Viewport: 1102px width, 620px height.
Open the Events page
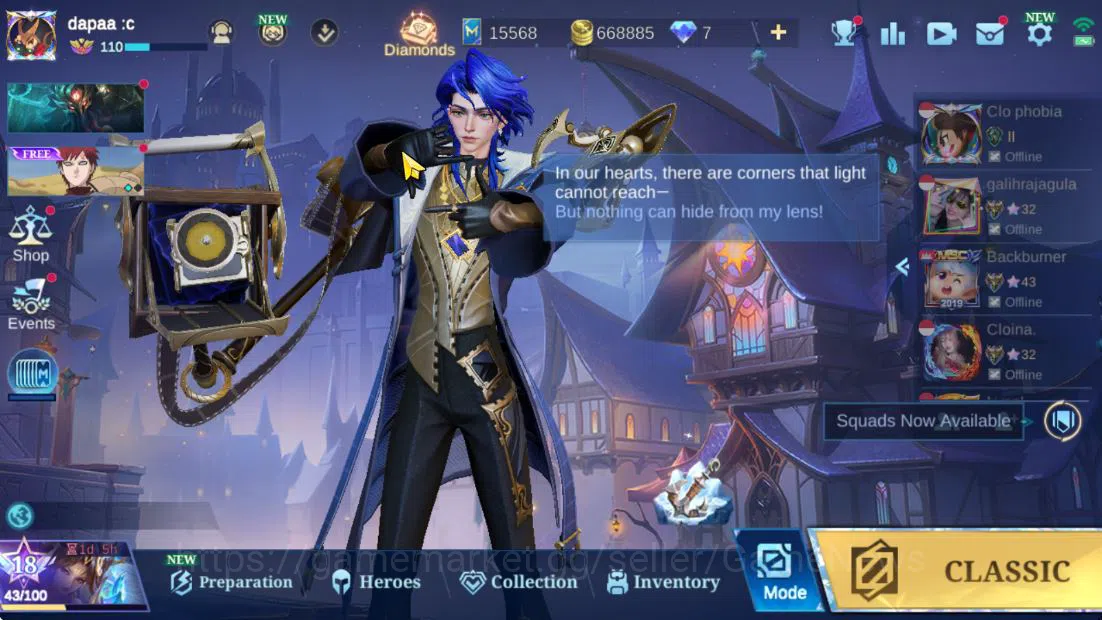tap(31, 304)
